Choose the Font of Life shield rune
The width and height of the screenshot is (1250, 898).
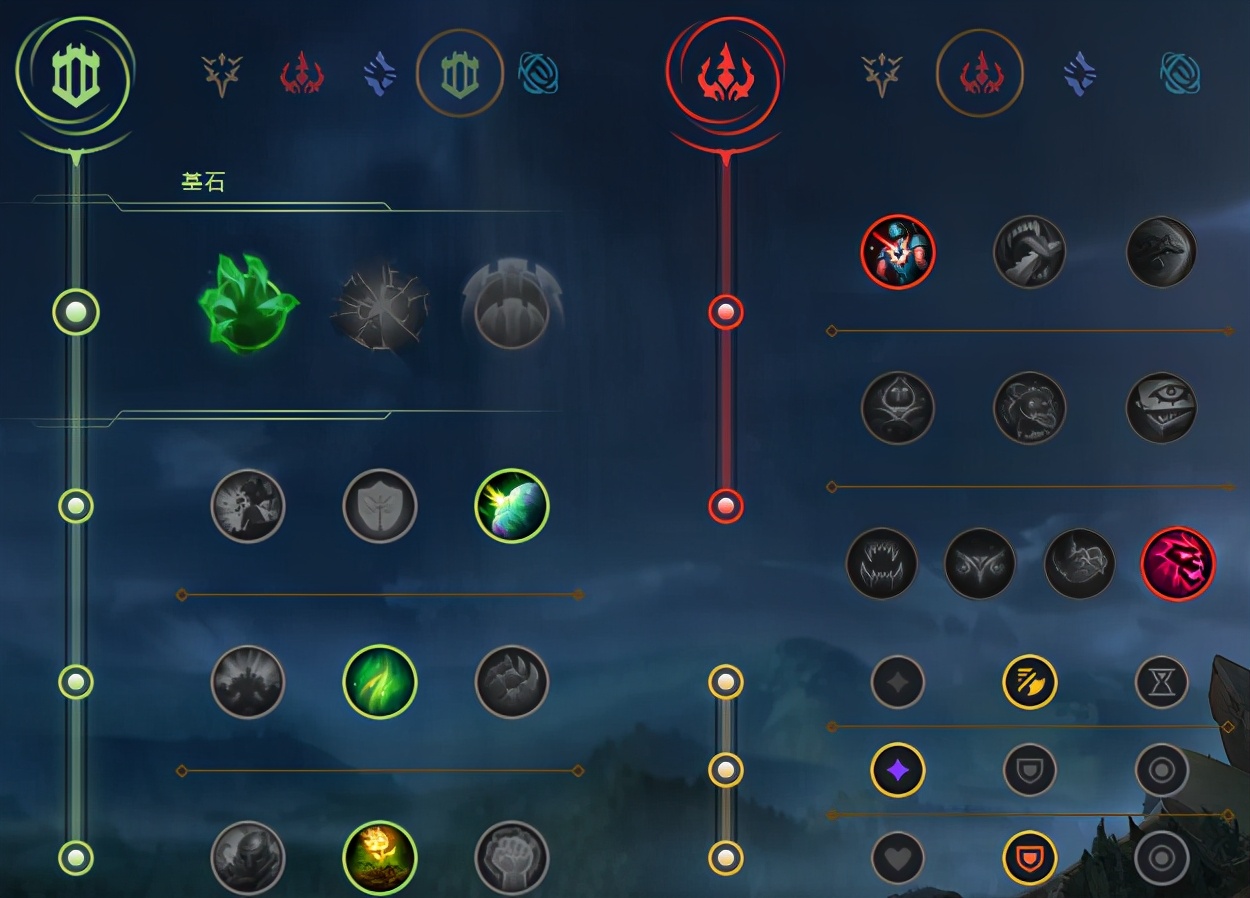click(x=379, y=506)
